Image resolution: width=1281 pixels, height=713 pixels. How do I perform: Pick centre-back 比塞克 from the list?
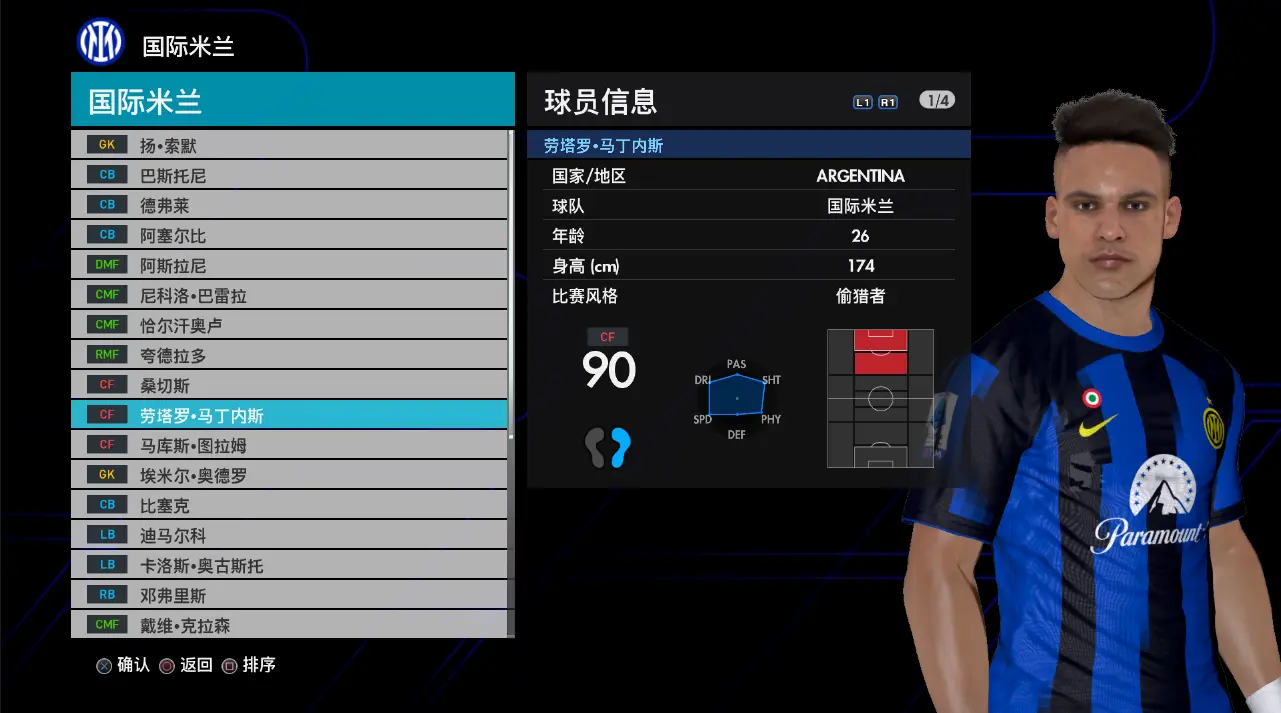(289, 505)
